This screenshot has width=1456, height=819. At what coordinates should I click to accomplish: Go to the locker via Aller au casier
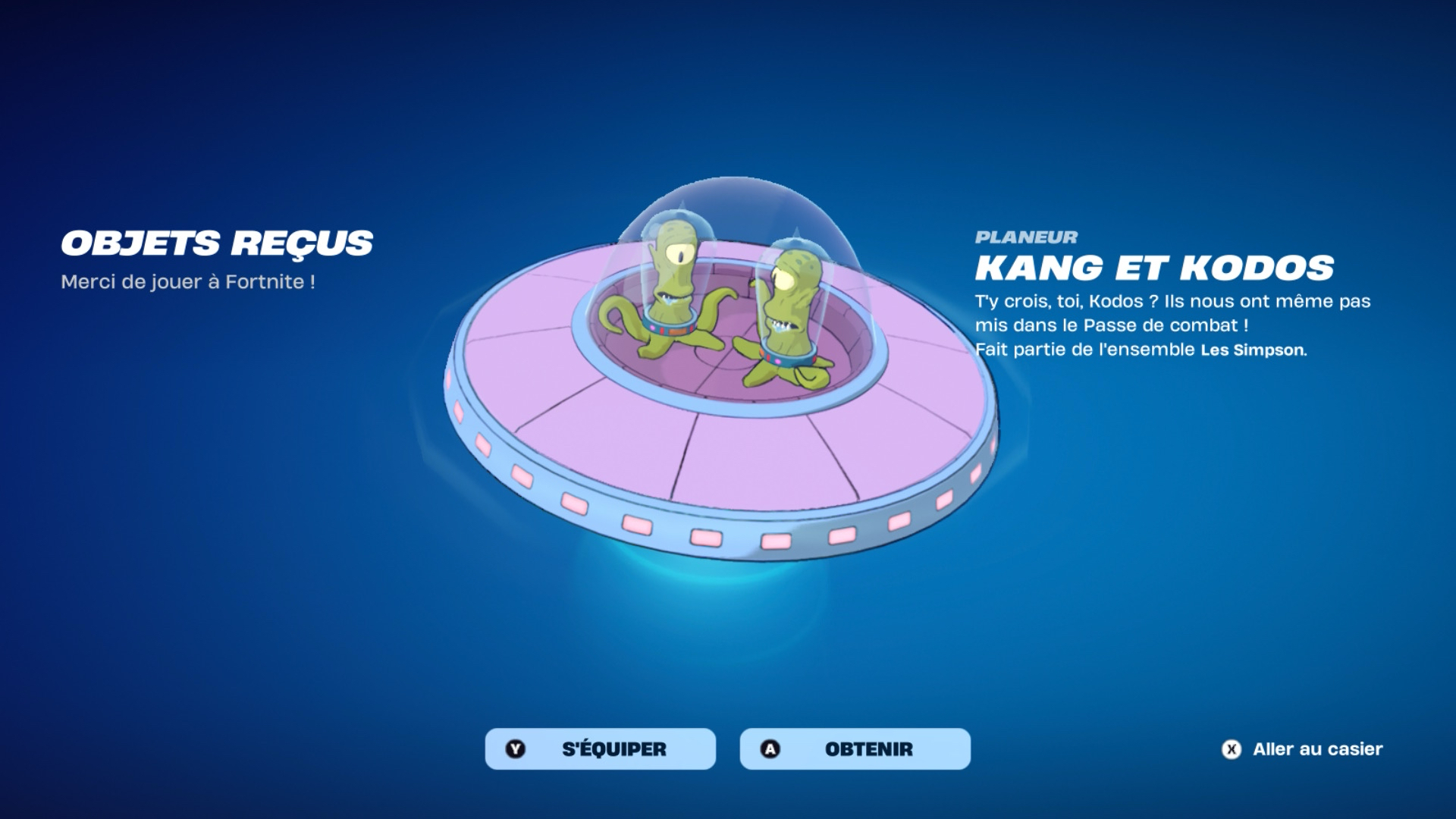[1303, 749]
